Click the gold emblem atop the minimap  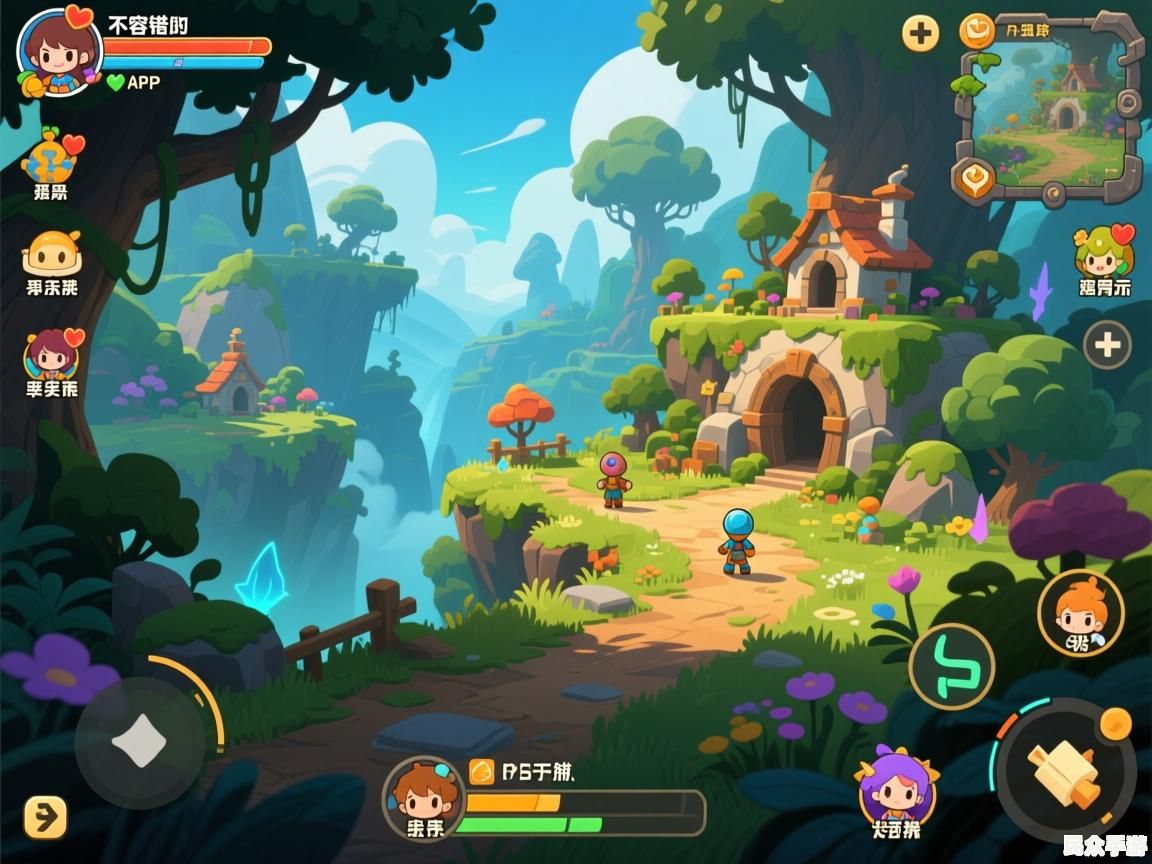977,31
